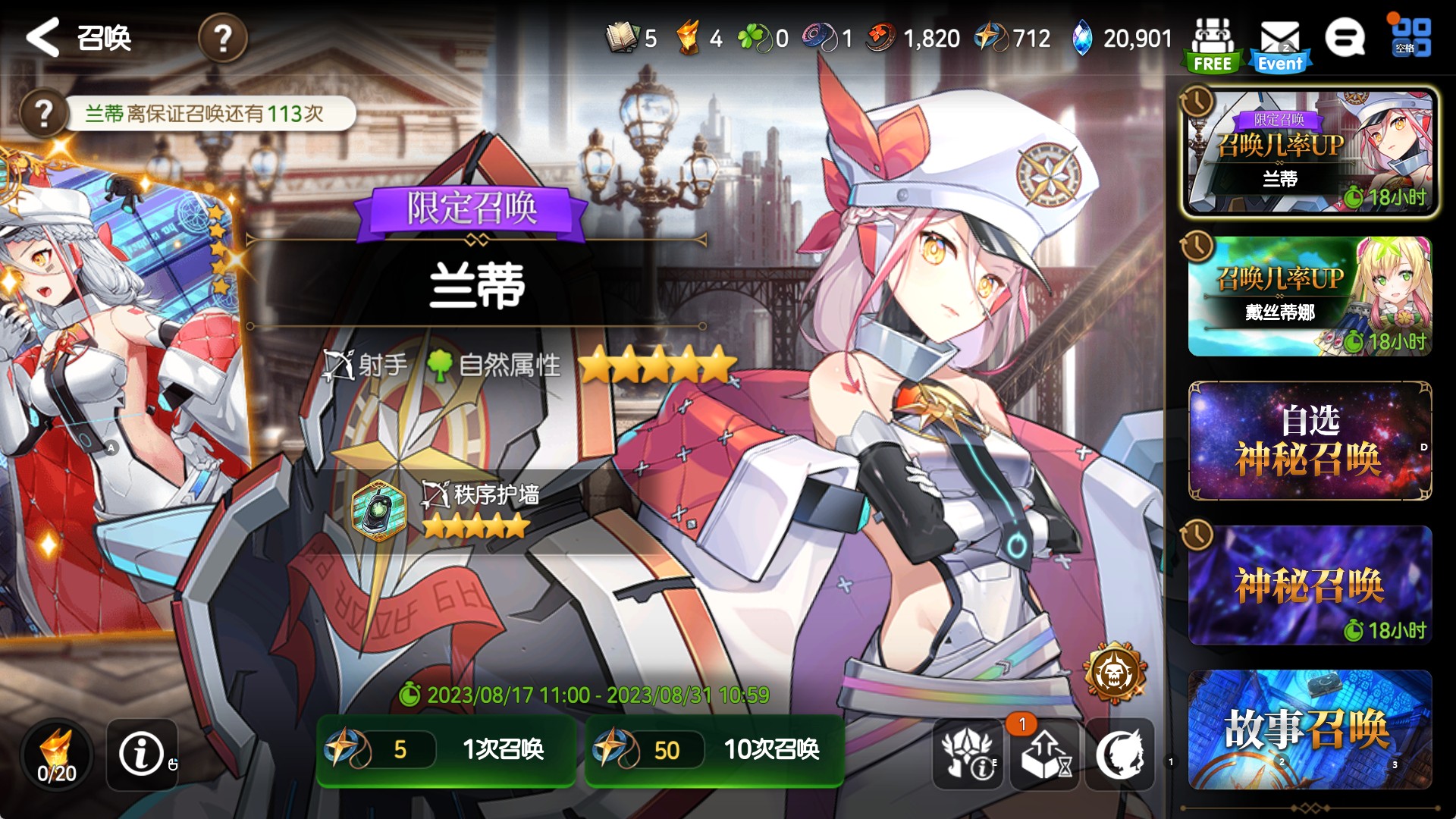Open the hero silhouette profile button

[1120, 754]
